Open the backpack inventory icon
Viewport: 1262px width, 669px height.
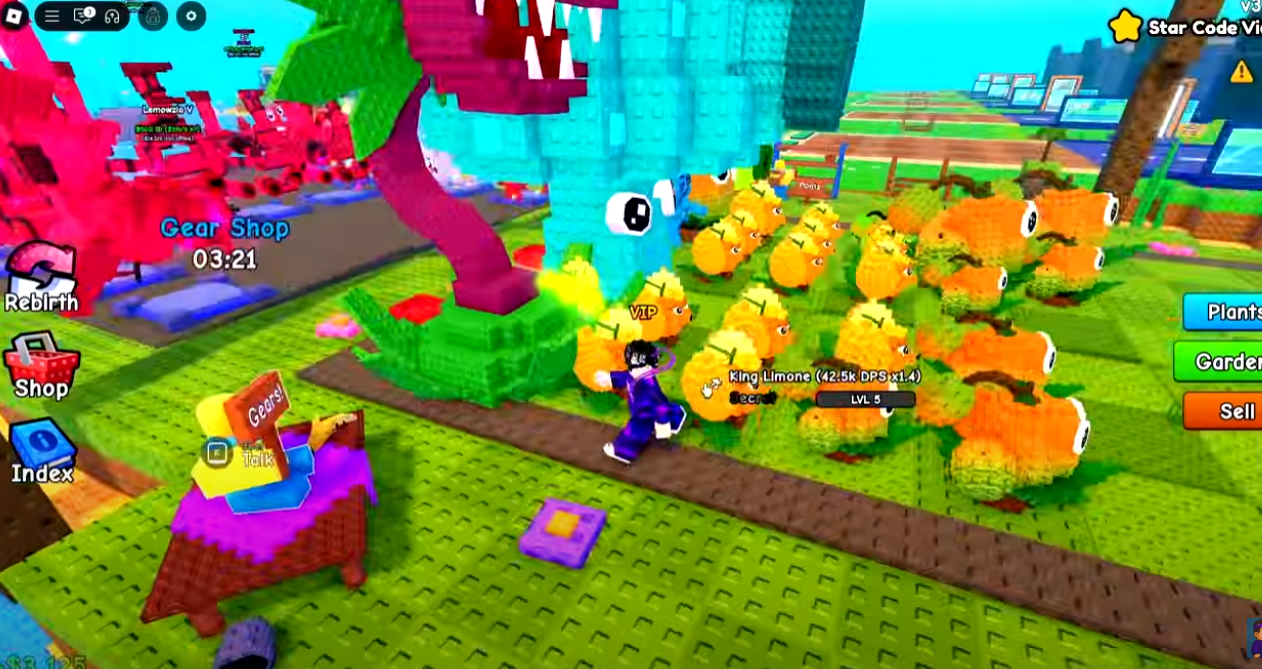click(x=153, y=16)
